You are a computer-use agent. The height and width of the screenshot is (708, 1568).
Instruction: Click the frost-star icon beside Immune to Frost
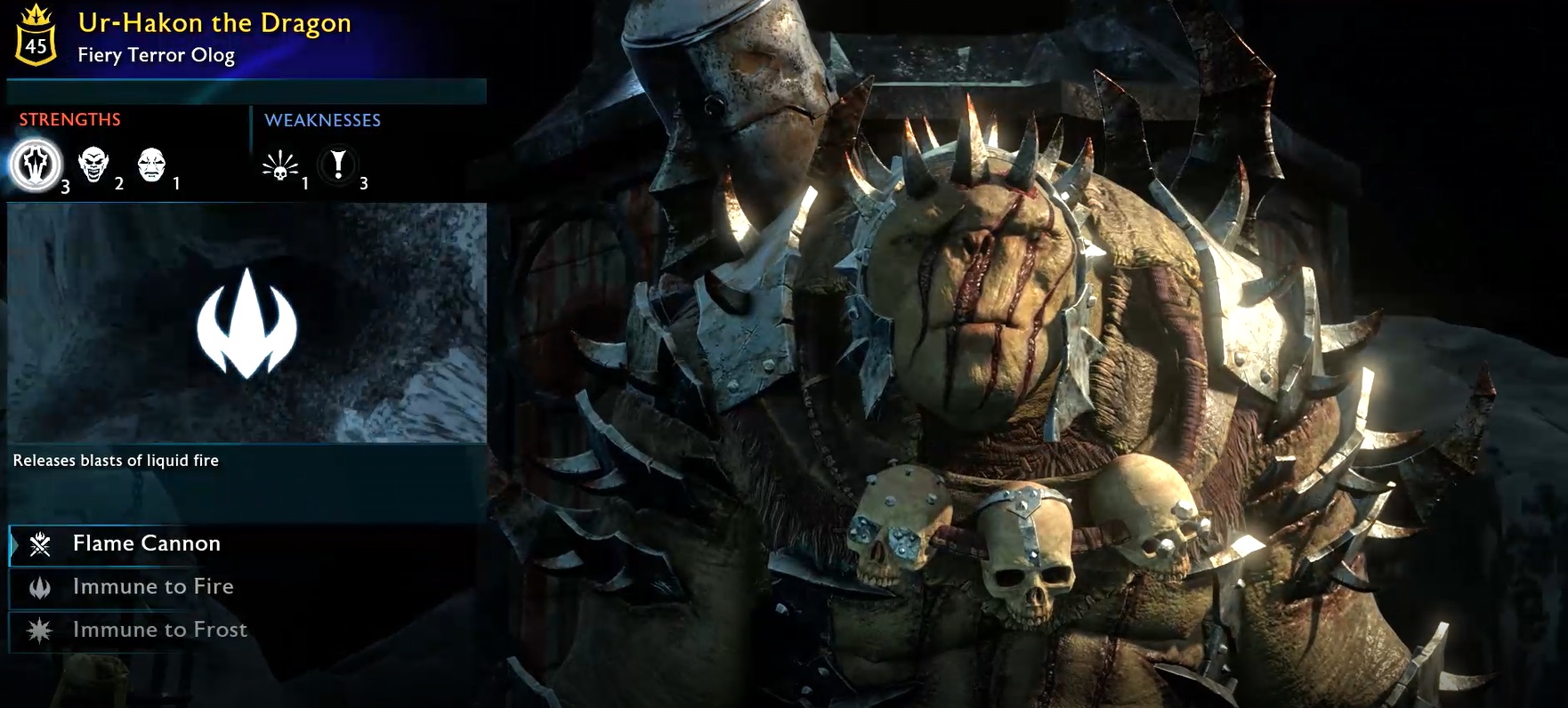pyautogui.click(x=37, y=629)
